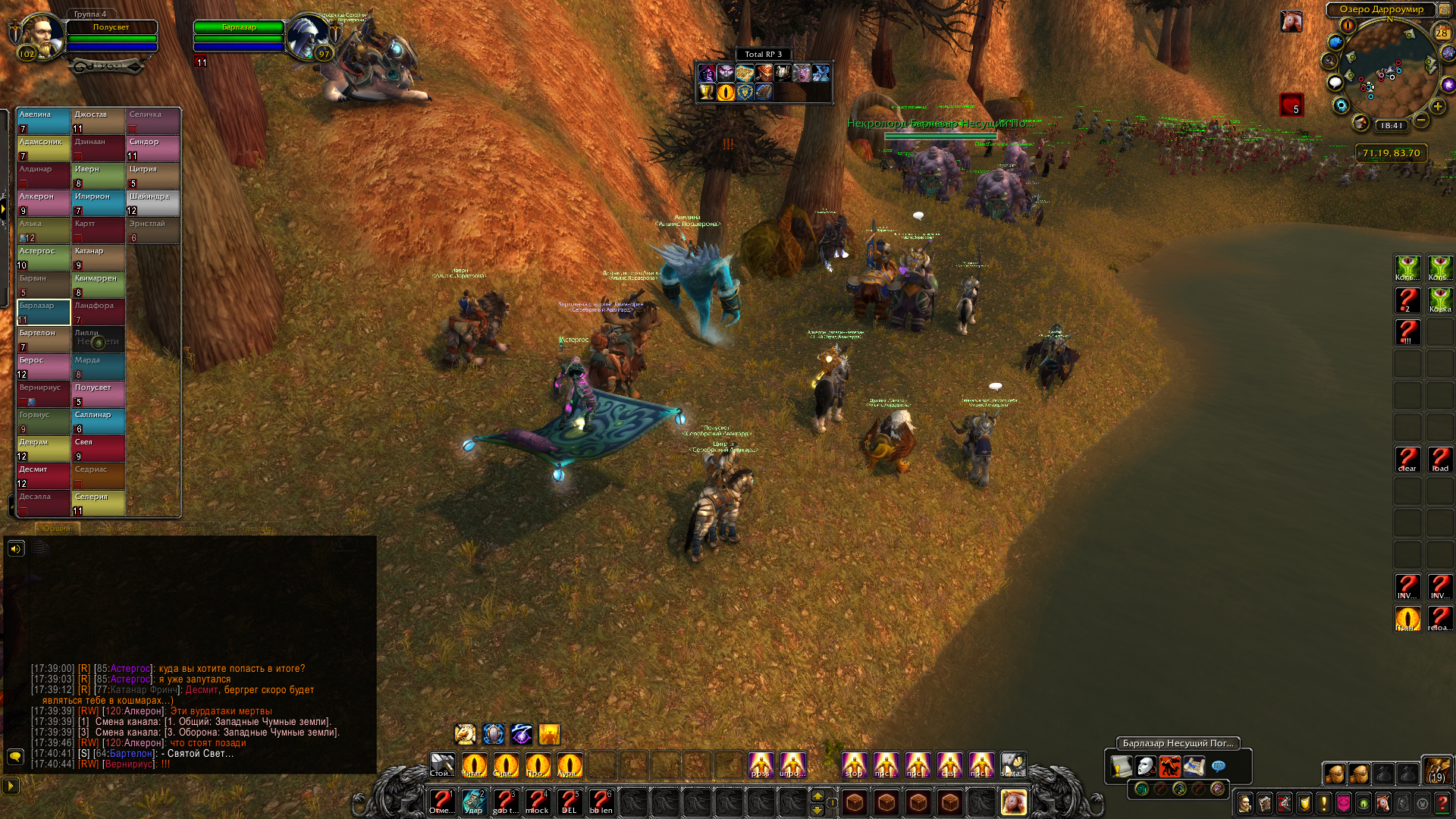Toggle the chat voice speaker button
Image resolution: width=1456 pixels, height=819 pixels.
(16, 548)
